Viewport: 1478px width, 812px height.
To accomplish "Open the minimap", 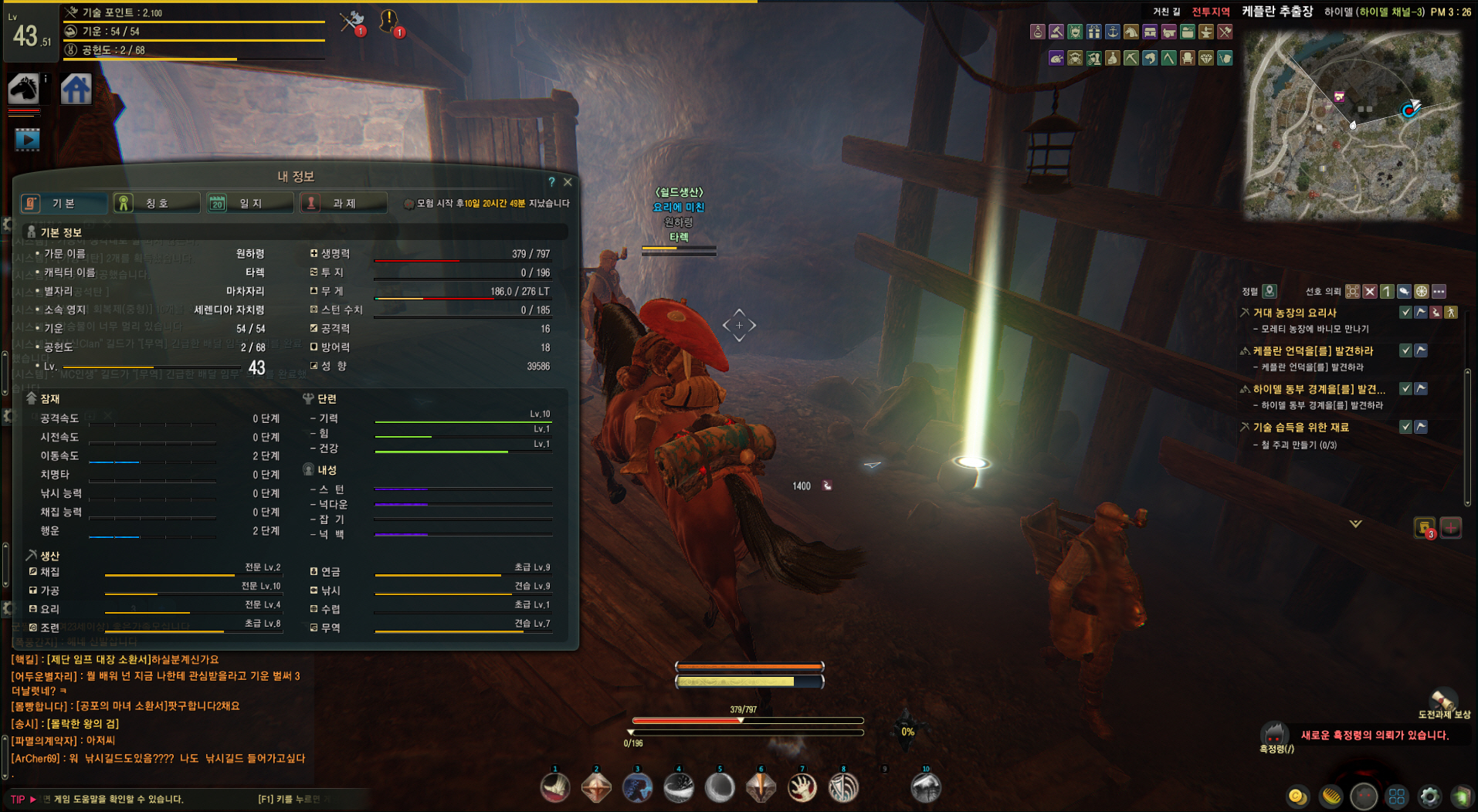I will (x=1351, y=123).
